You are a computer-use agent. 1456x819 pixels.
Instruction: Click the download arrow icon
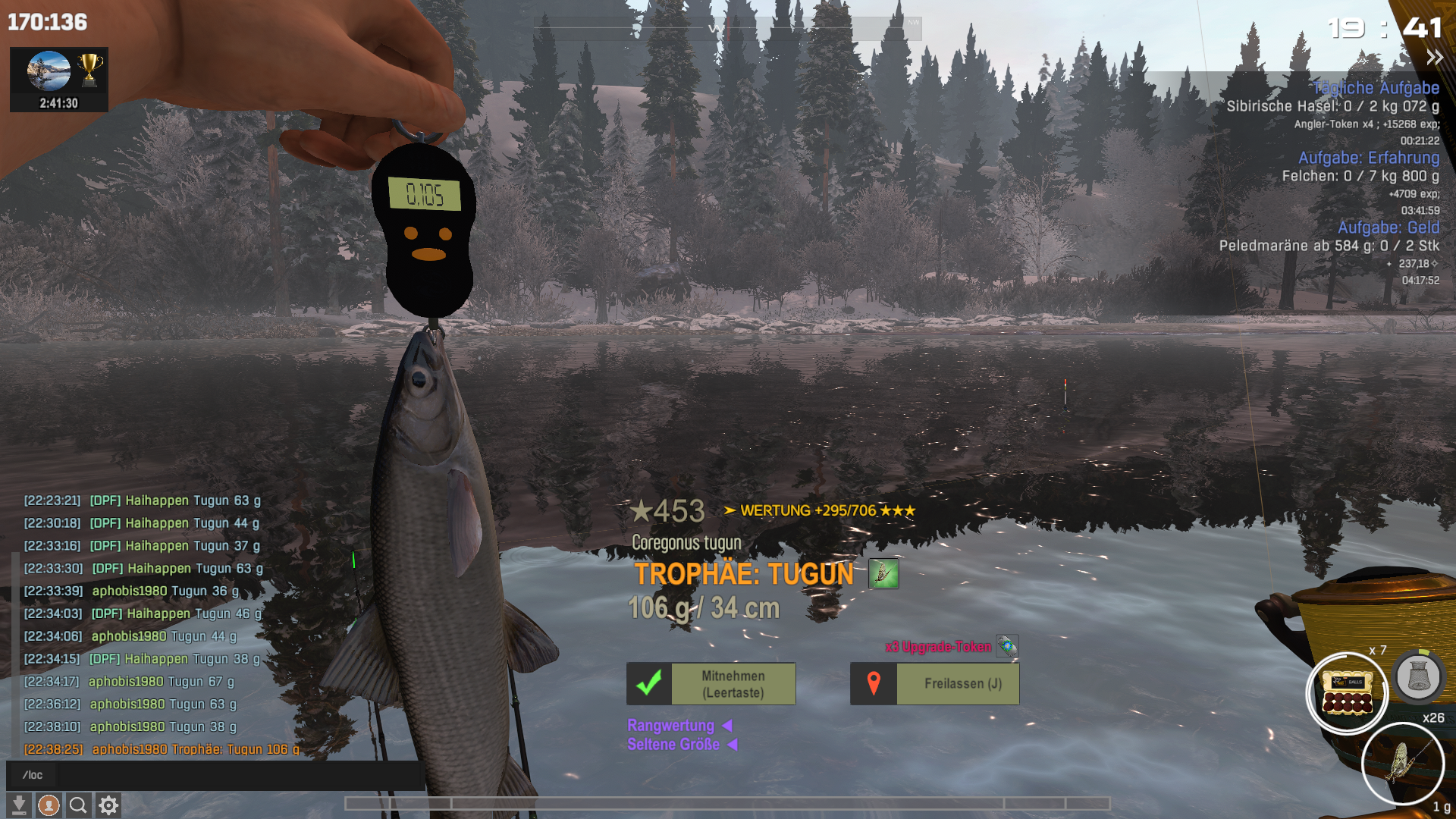pyautogui.click(x=19, y=805)
